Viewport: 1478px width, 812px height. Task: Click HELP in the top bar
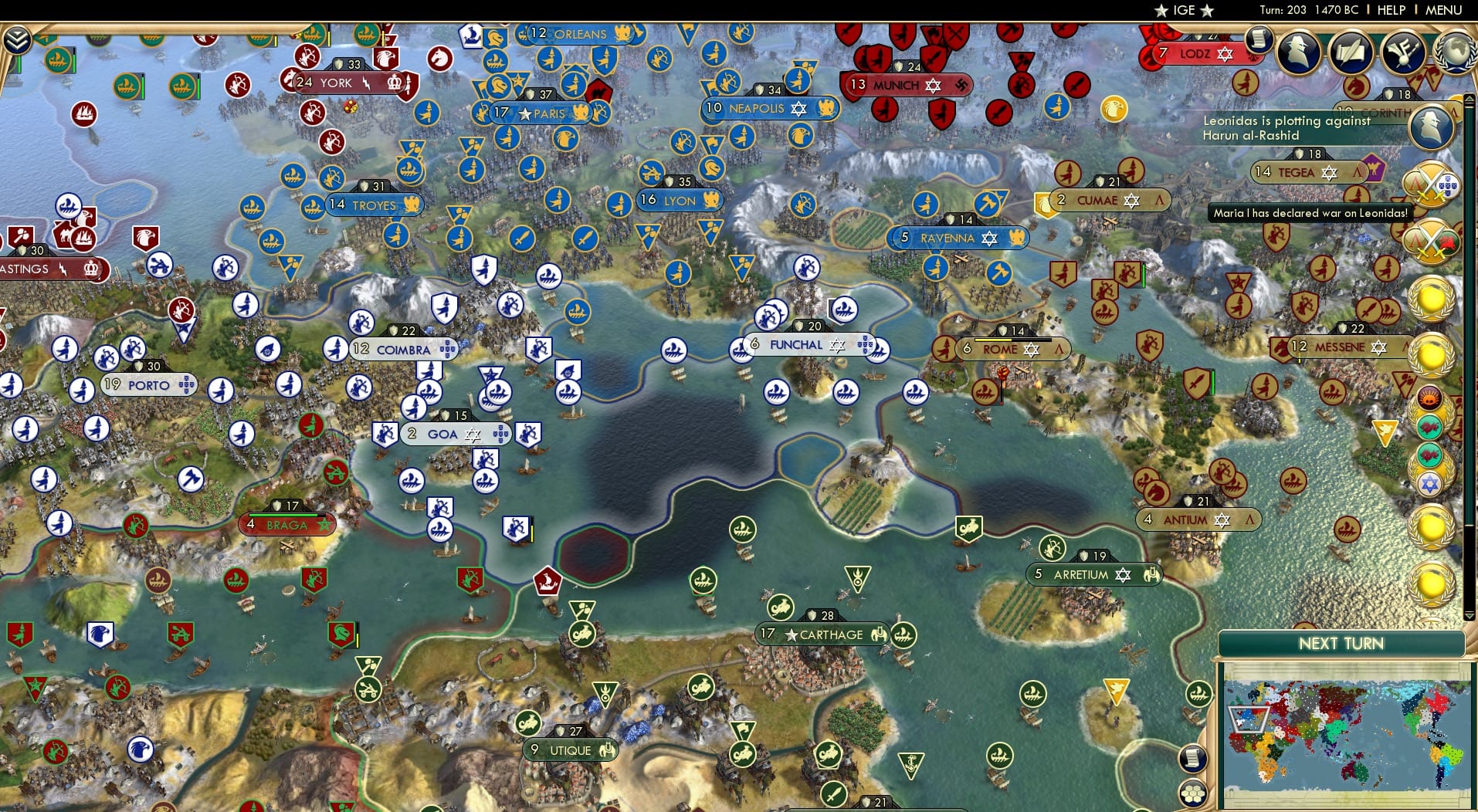[1390, 10]
